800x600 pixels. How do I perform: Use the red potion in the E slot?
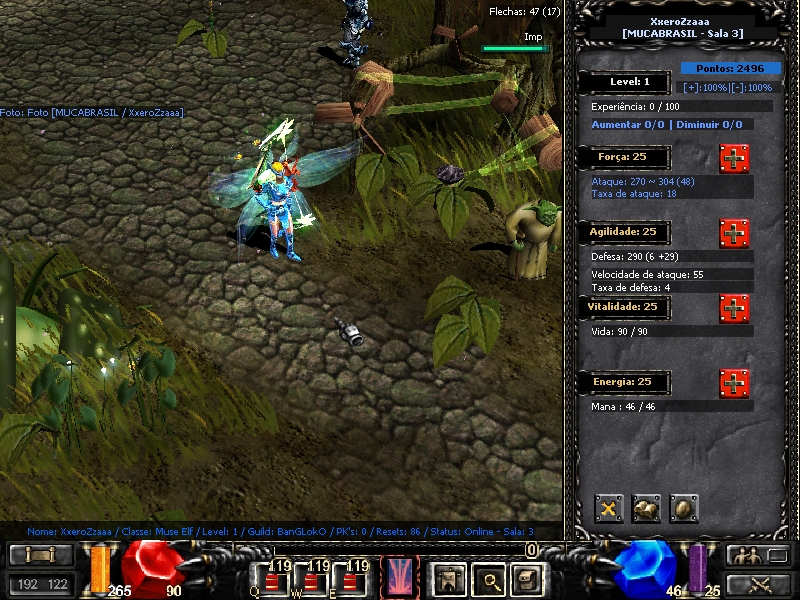(x=352, y=577)
